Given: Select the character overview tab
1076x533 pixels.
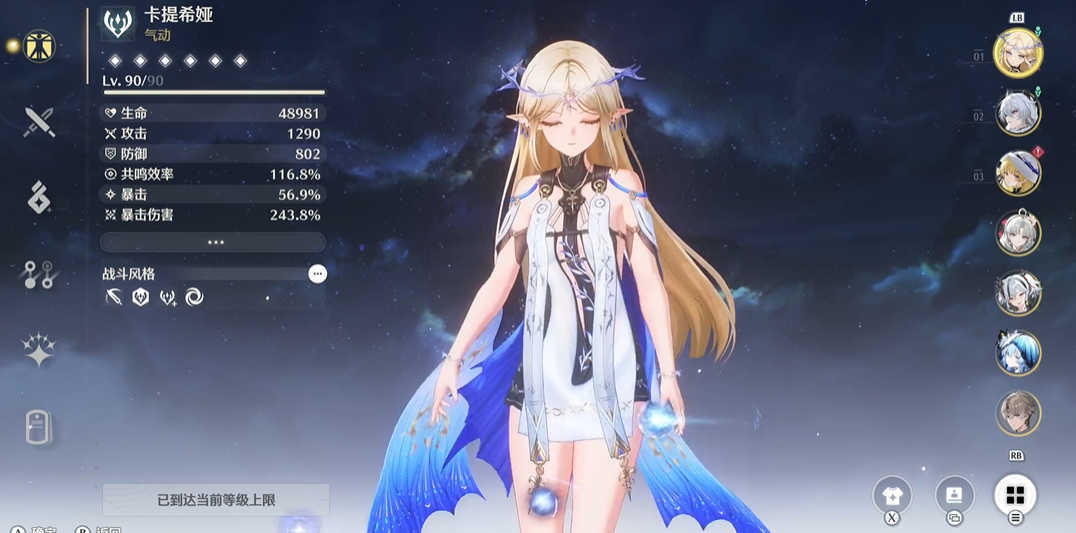Looking at the screenshot, I should (x=39, y=46).
